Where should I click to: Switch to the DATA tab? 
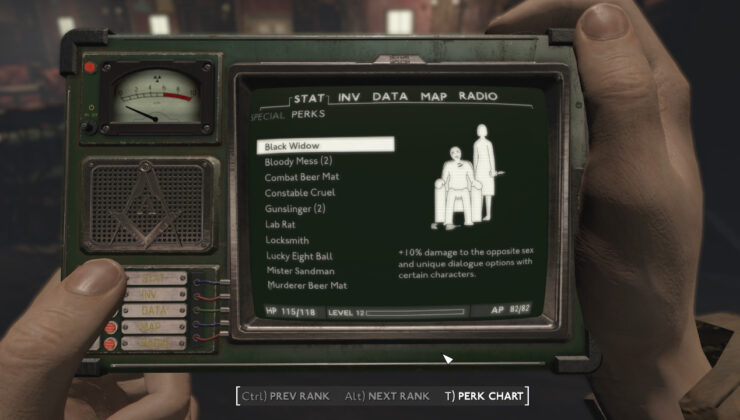[390, 97]
